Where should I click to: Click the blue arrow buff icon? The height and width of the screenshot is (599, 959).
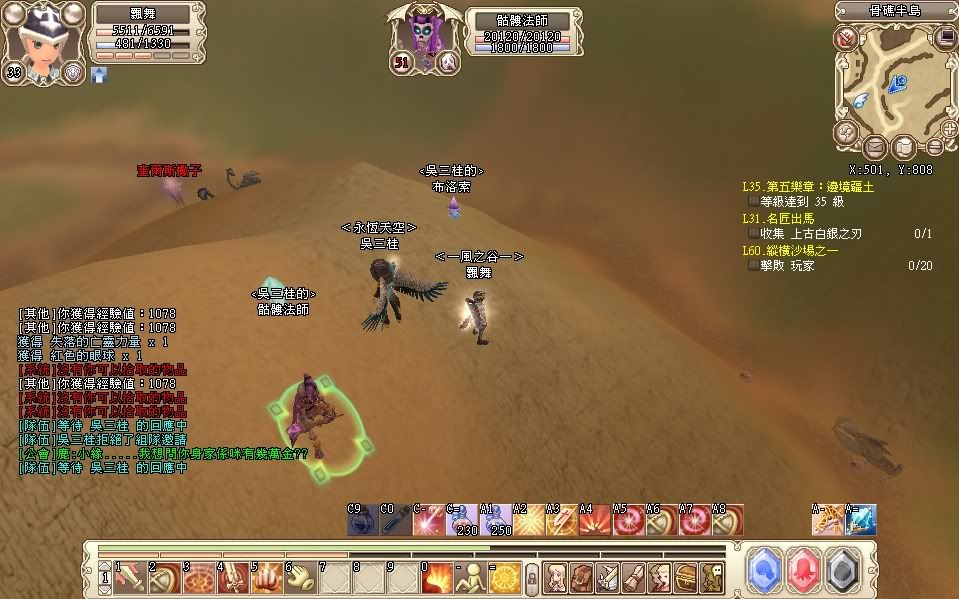[99, 74]
